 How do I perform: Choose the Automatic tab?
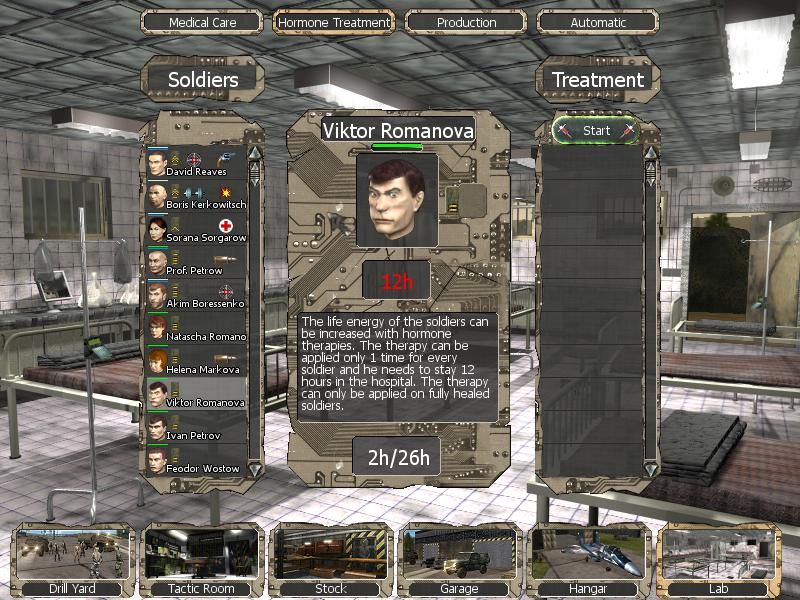(x=598, y=22)
